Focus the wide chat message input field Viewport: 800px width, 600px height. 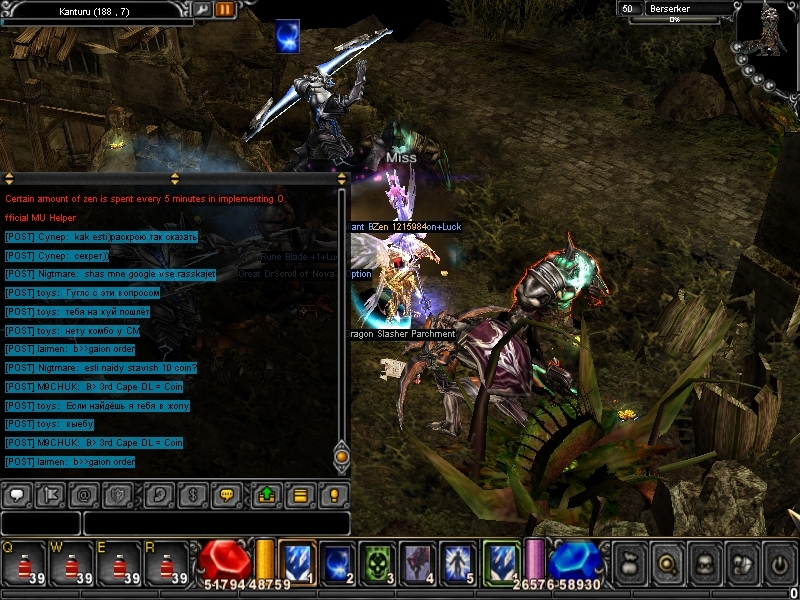point(216,523)
